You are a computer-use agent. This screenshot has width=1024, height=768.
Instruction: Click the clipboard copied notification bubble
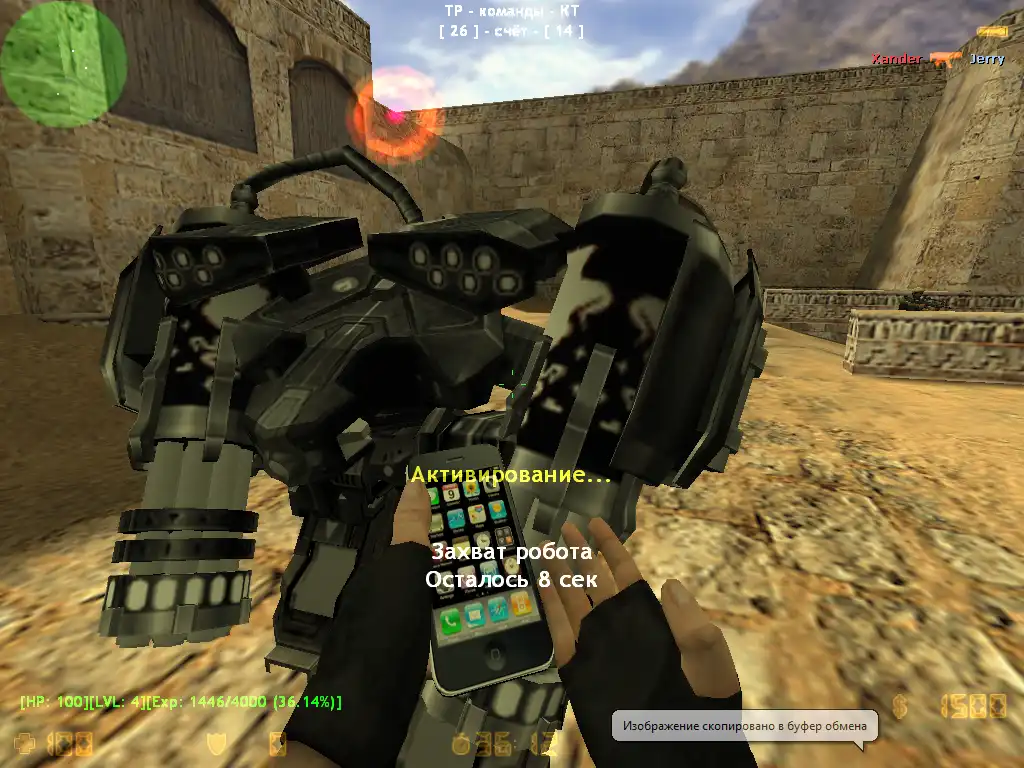pos(745,725)
